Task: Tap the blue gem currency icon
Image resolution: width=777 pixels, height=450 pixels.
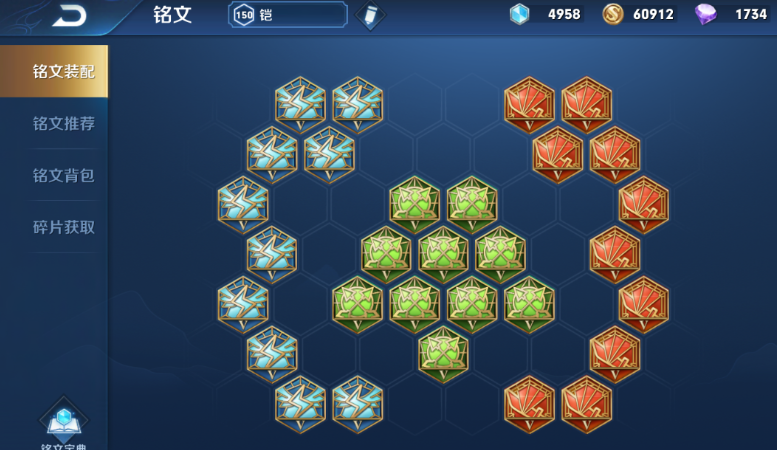Action: coord(520,14)
